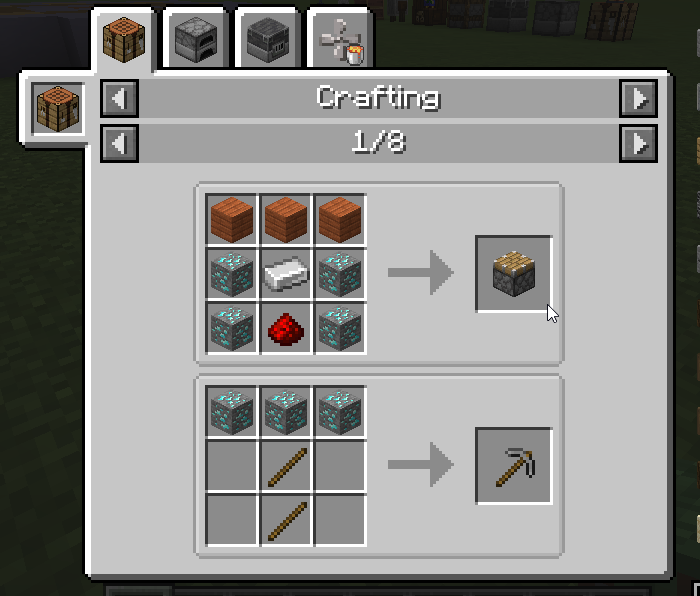The image size is (700, 596).
Task: Click the crafting table catalyst icon on the left
Action: (x=57, y=107)
